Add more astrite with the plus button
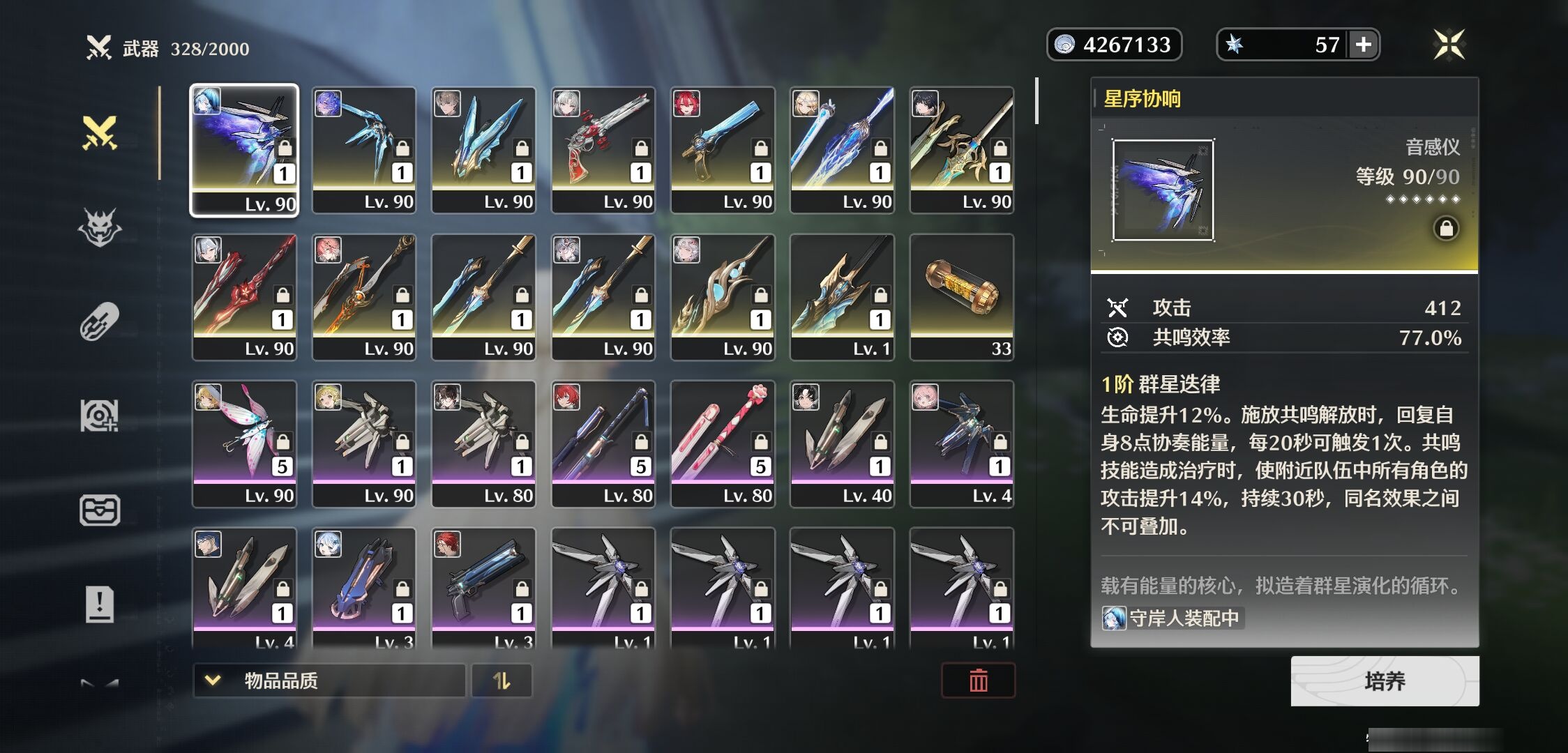Viewport: 1568px width, 753px height. 1364,45
